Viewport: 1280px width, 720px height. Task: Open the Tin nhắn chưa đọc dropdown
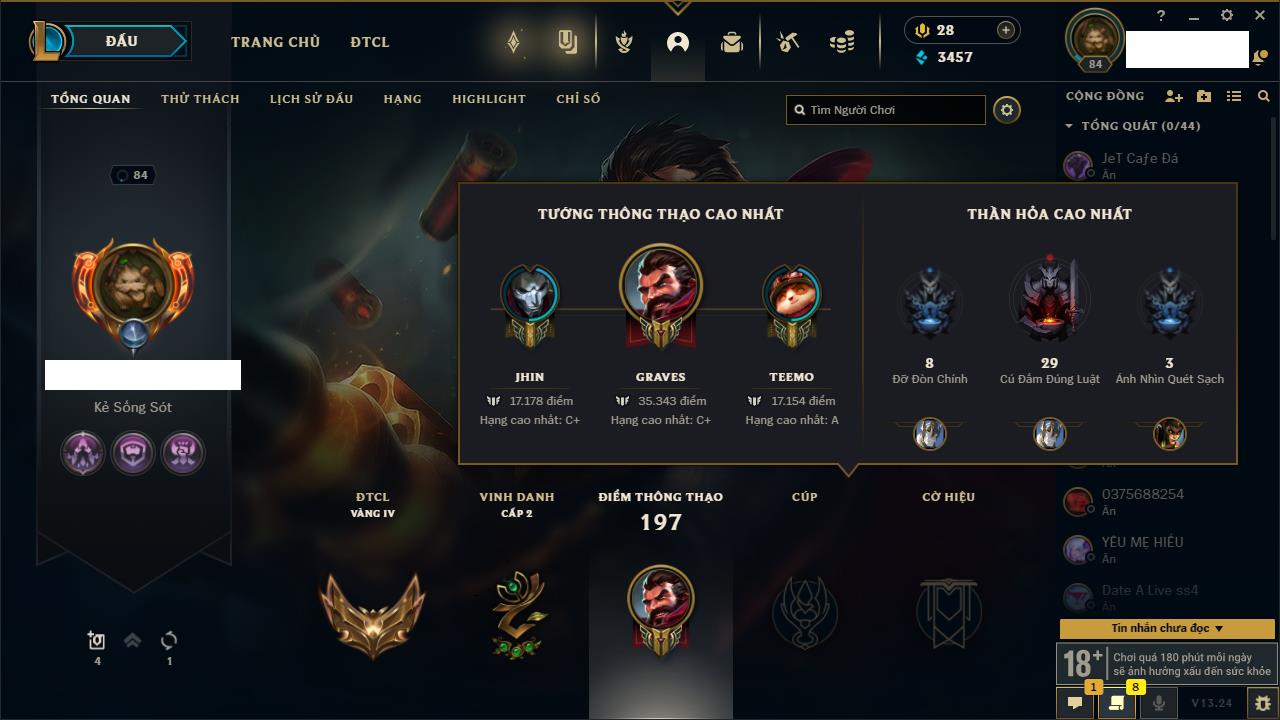pyautogui.click(x=1167, y=628)
